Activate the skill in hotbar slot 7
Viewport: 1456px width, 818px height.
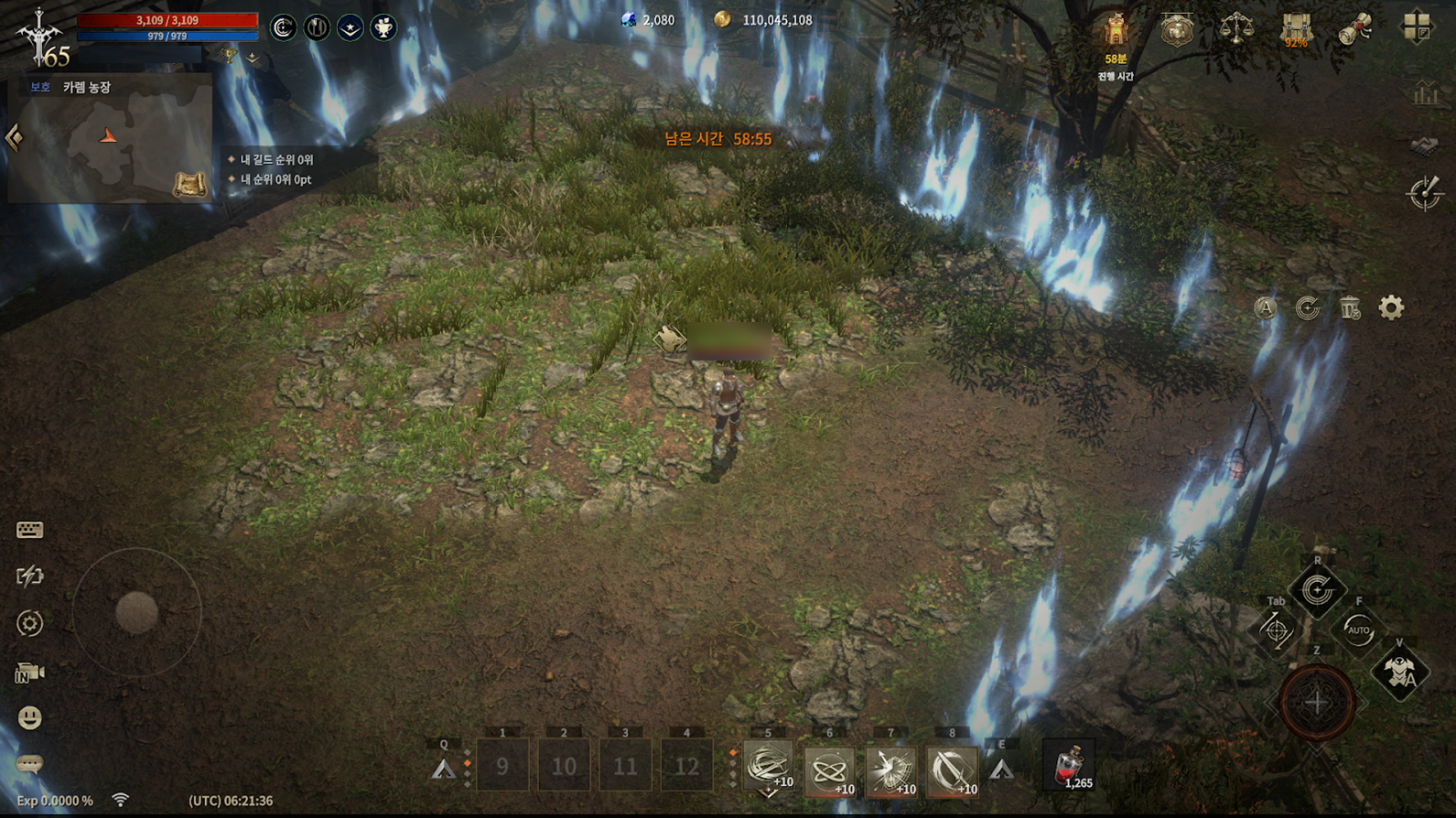[890, 769]
